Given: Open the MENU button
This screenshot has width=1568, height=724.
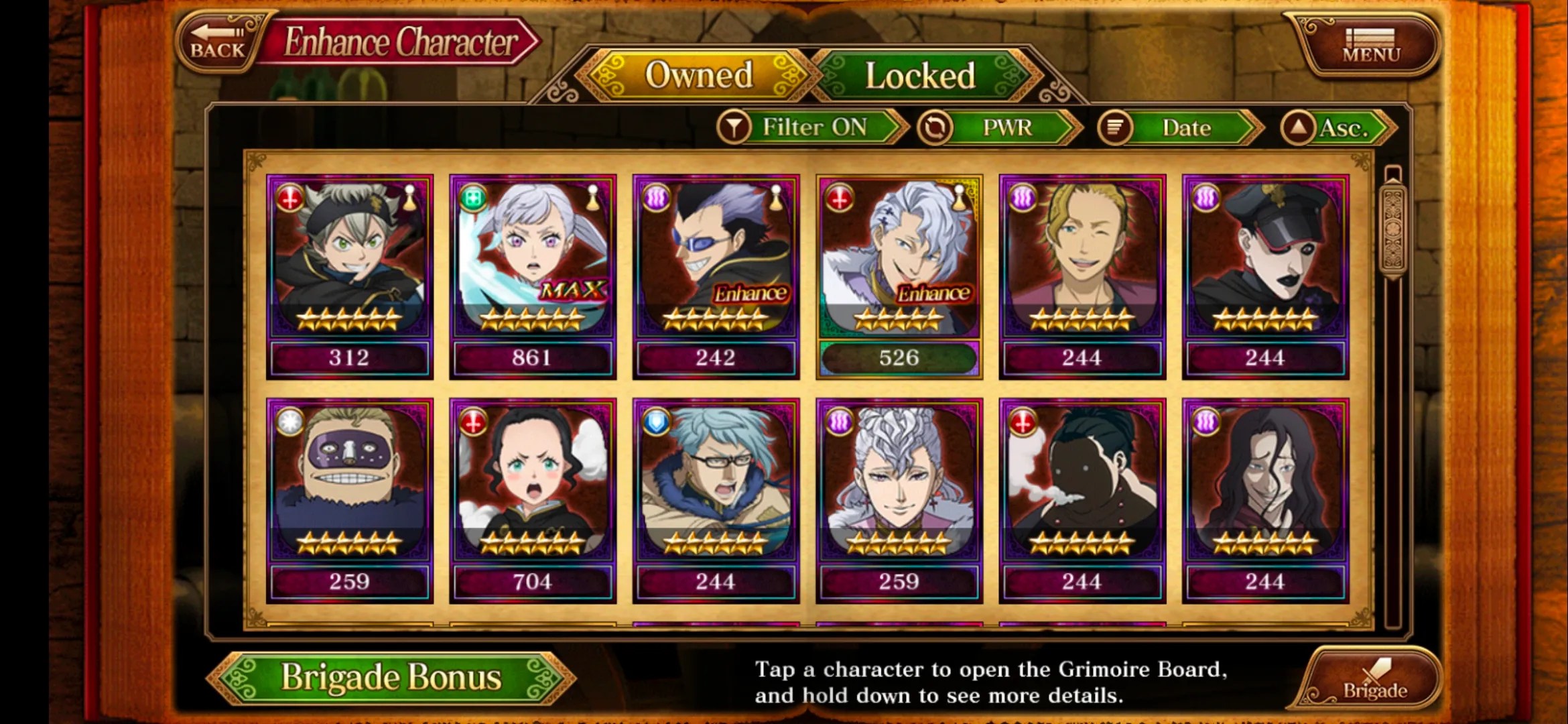Looking at the screenshot, I should (1371, 46).
